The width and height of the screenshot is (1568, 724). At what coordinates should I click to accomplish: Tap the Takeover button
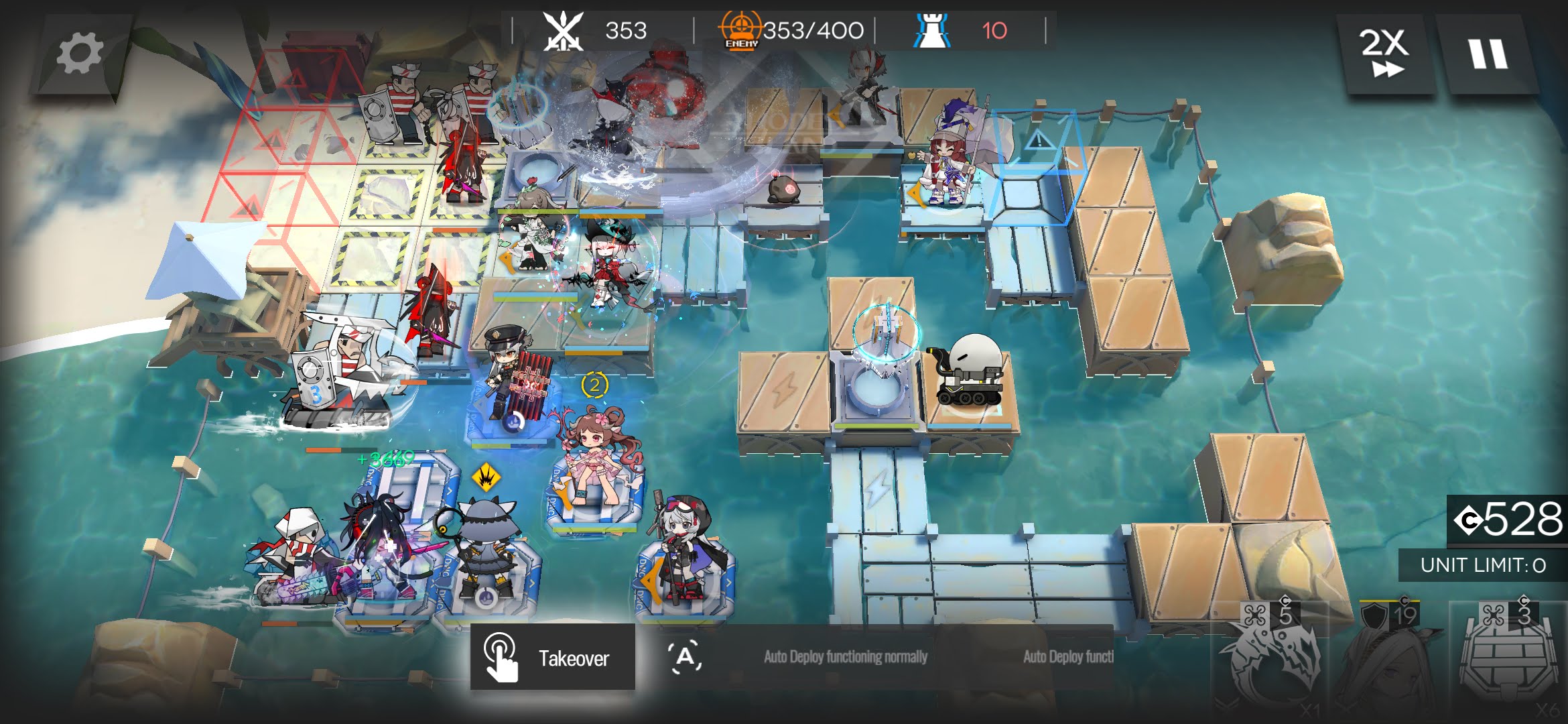(x=553, y=658)
